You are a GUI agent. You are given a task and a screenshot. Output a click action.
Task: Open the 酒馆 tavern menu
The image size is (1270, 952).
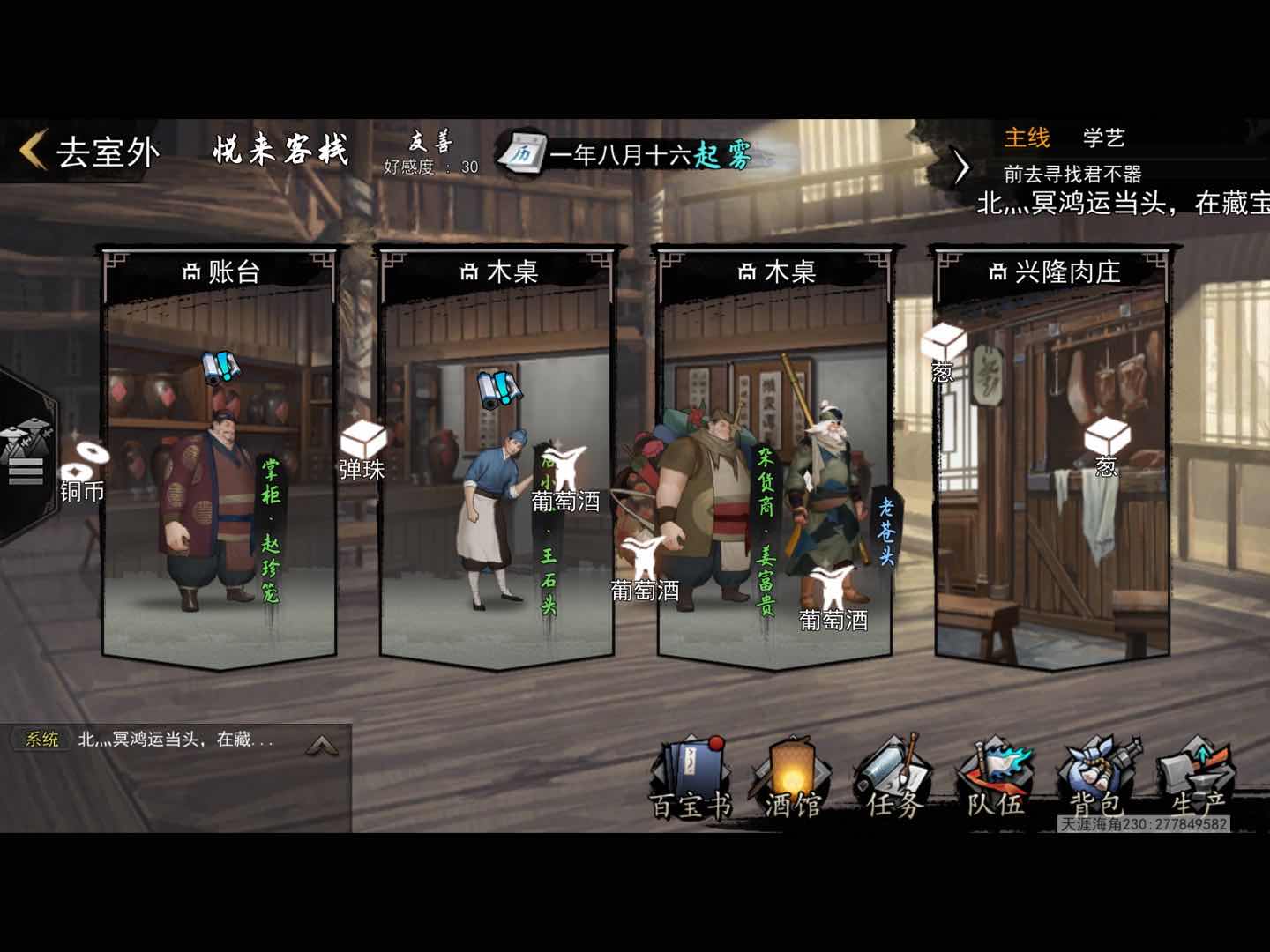click(x=791, y=780)
